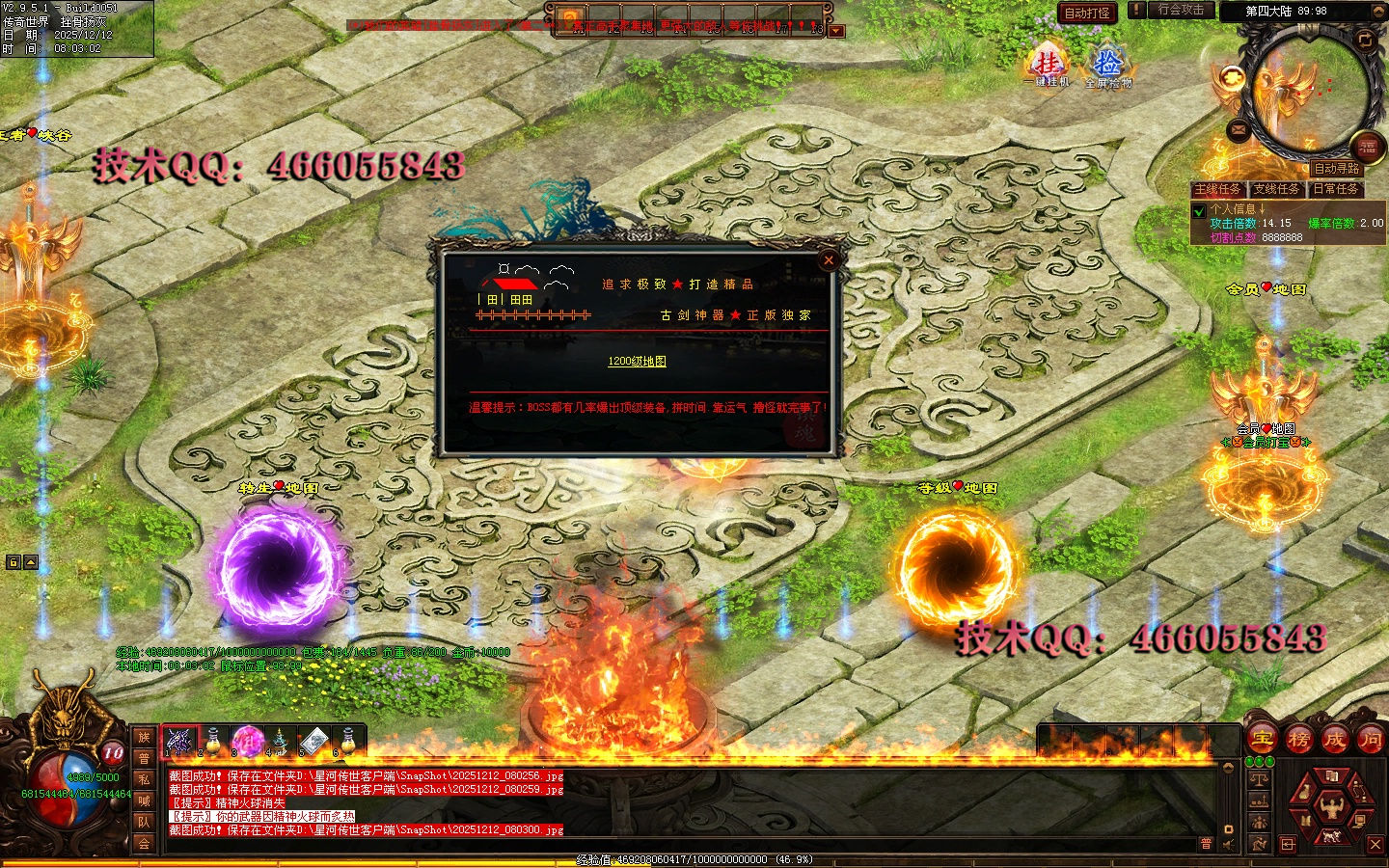
Task: Toggle 自动打怪 auto-fight button
Action: [1087, 13]
